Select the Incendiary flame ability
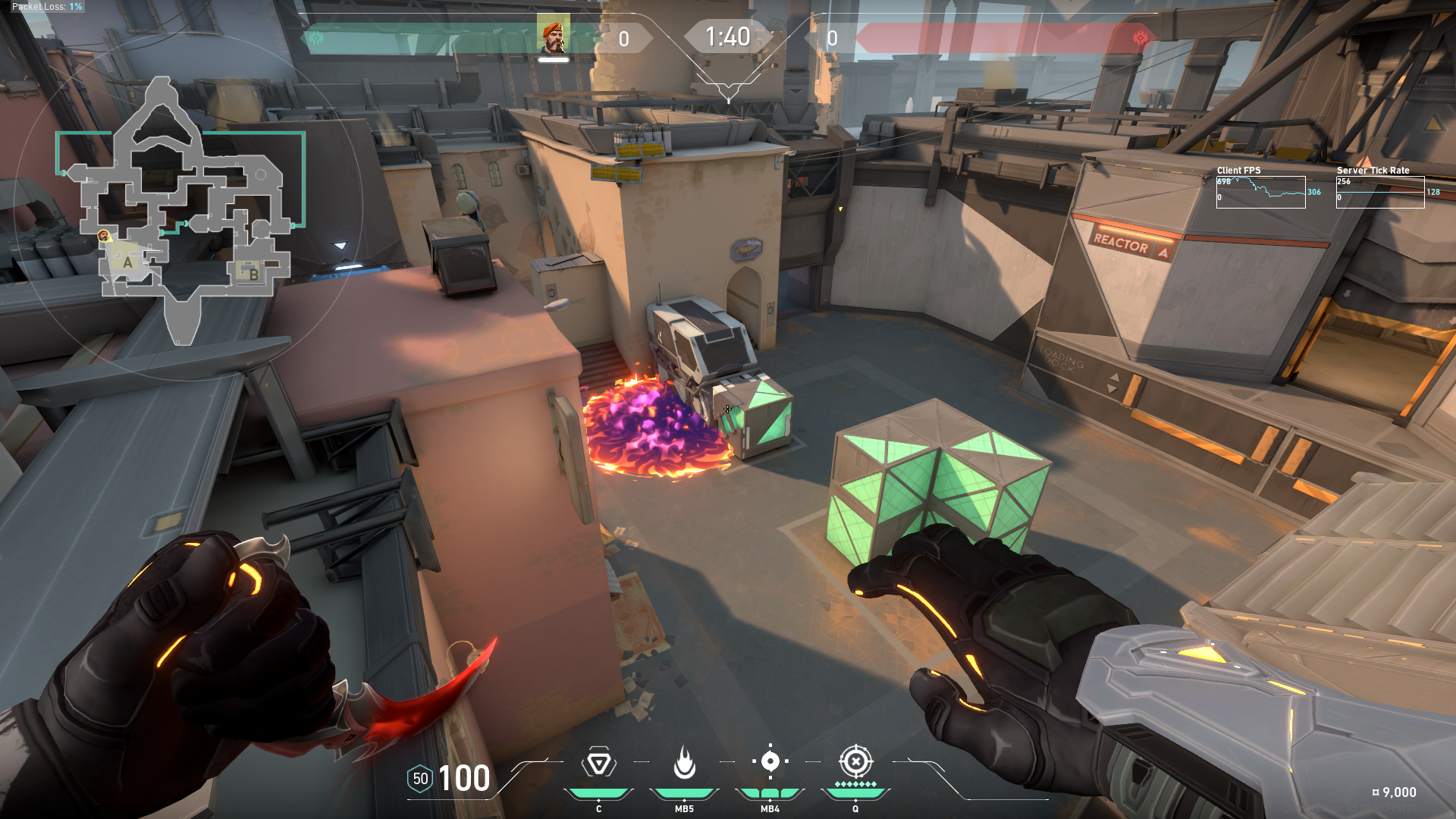Viewport: 1456px width, 819px height. point(684,763)
